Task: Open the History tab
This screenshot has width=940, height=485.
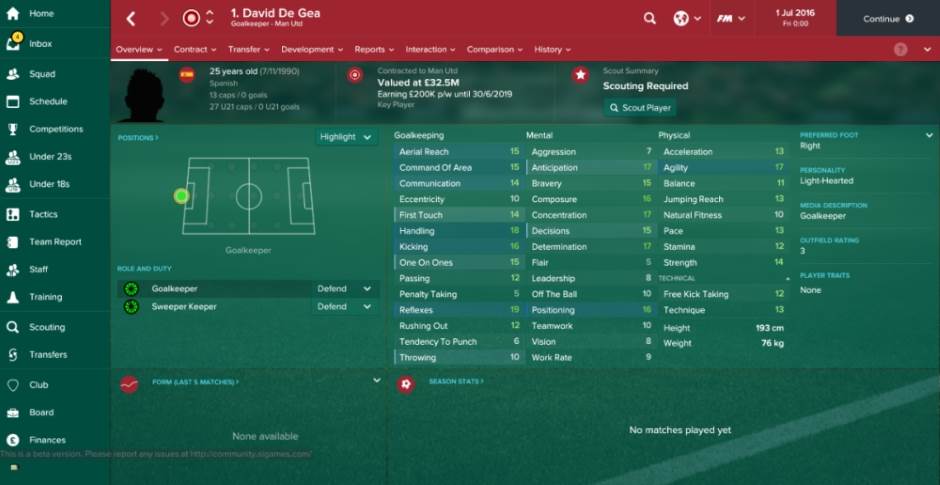Action: pyautogui.click(x=551, y=49)
